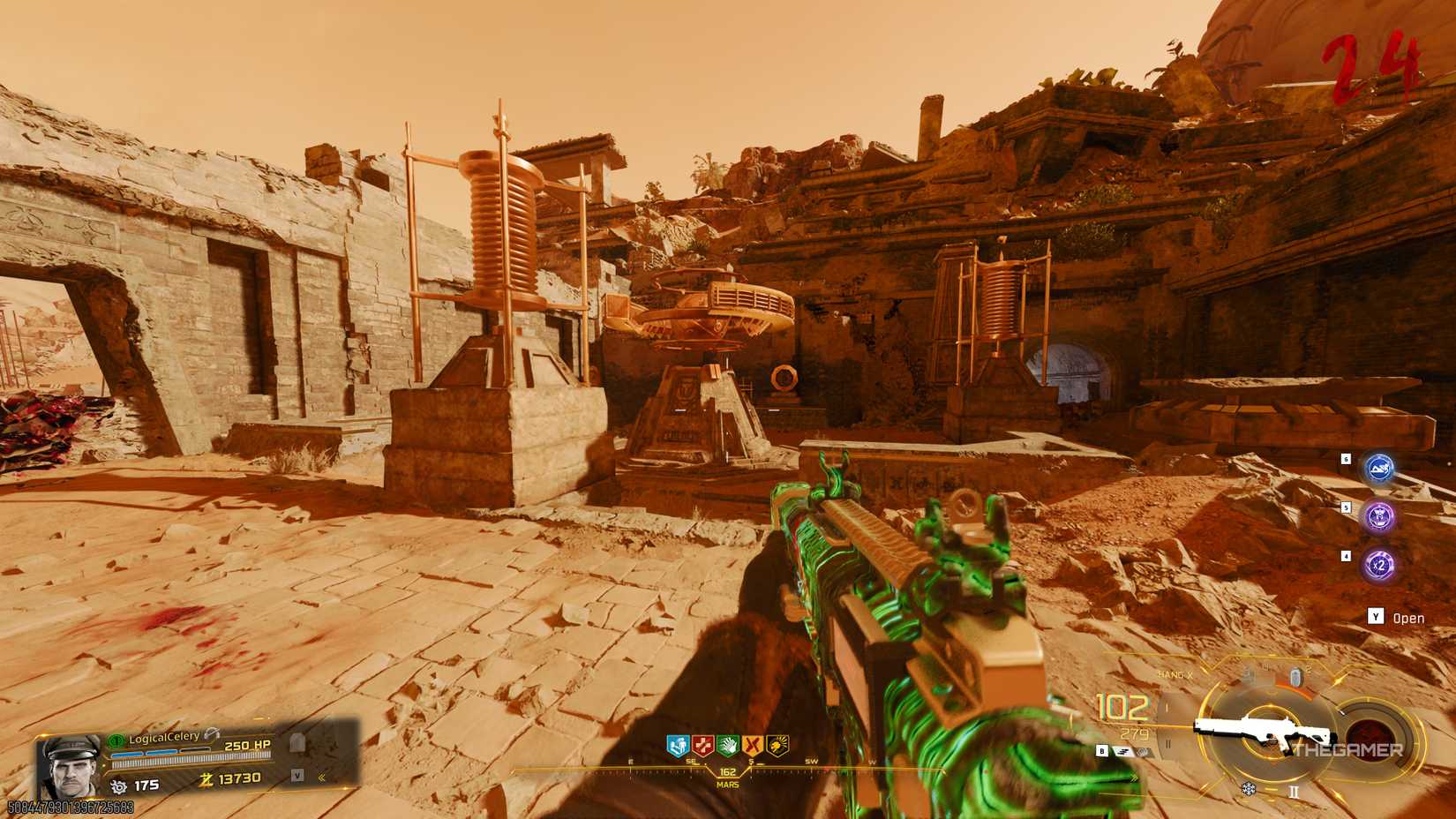Click the green Speed Cola perk icon
1456x819 pixels.
click(x=729, y=744)
